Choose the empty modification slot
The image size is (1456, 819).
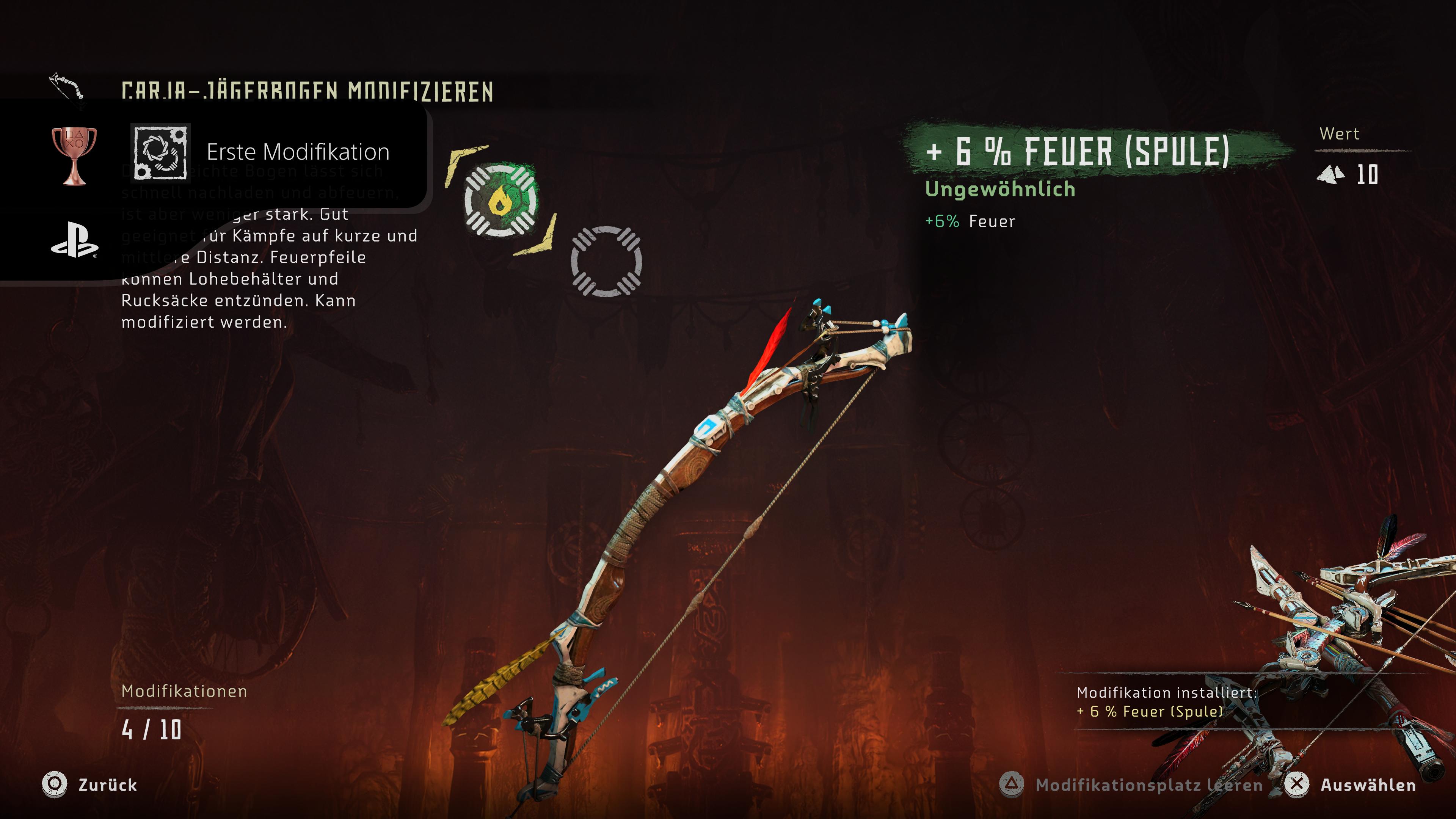606,261
